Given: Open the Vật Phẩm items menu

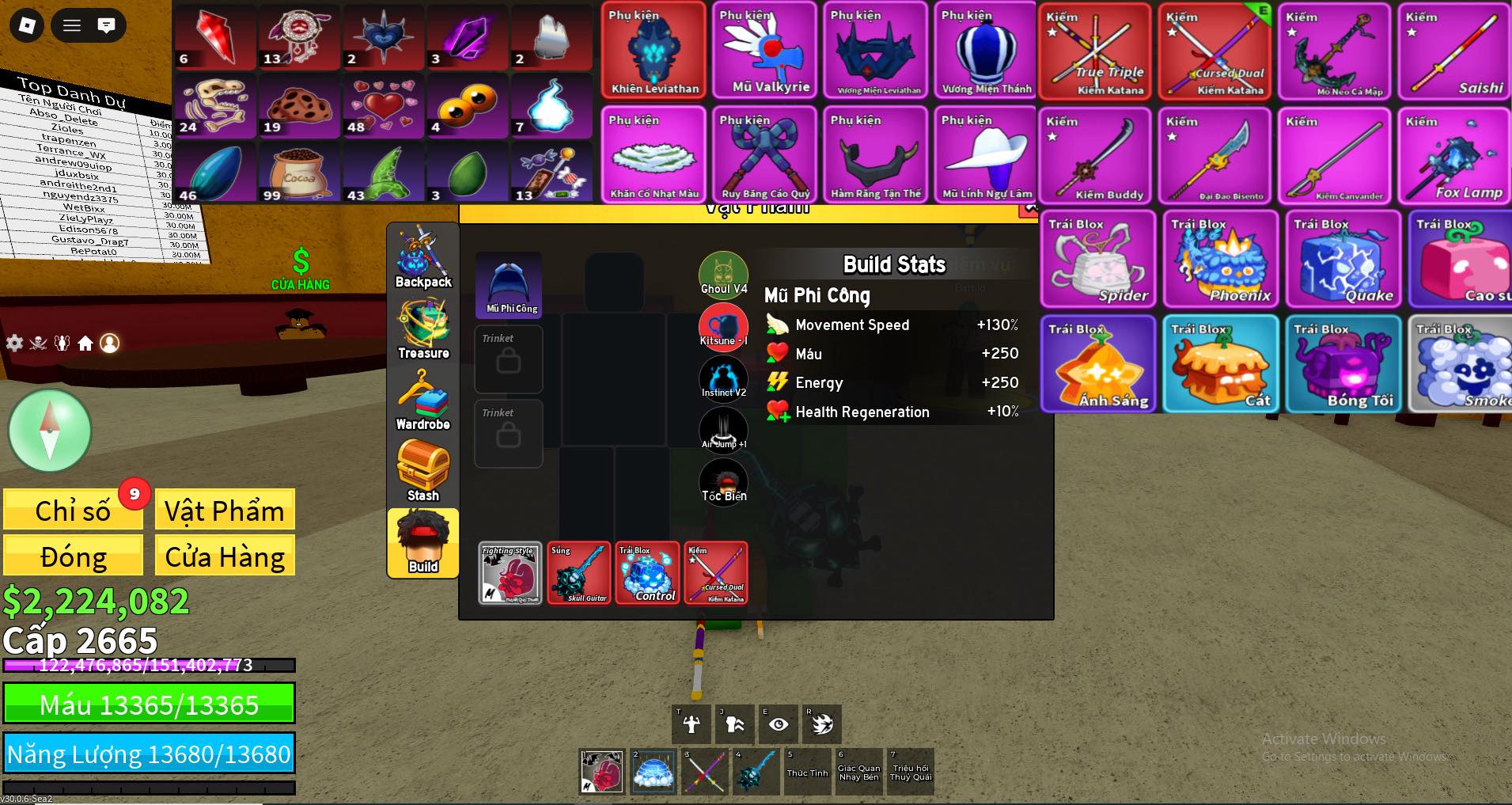Looking at the screenshot, I should pyautogui.click(x=225, y=511).
